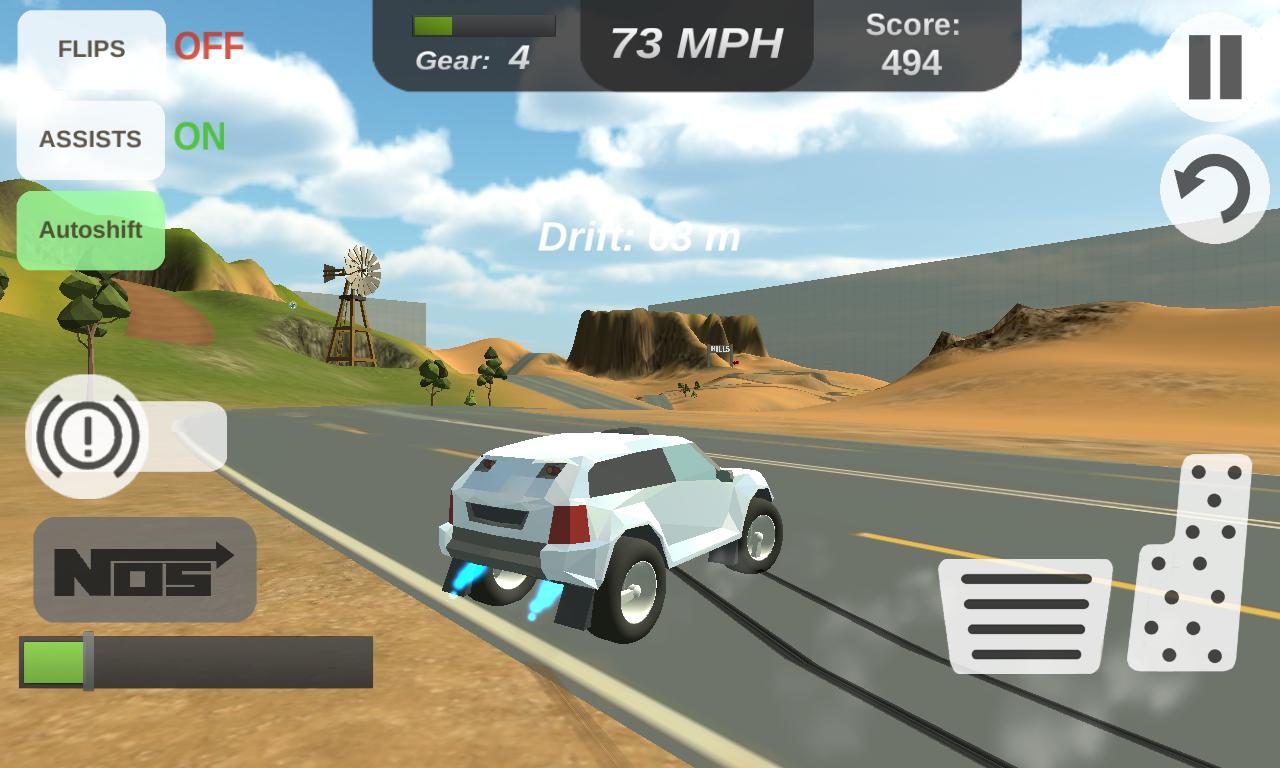Tap the speedometer display showing 73 MPH
The image size is (1280, 768).
[x=697, y=40]
